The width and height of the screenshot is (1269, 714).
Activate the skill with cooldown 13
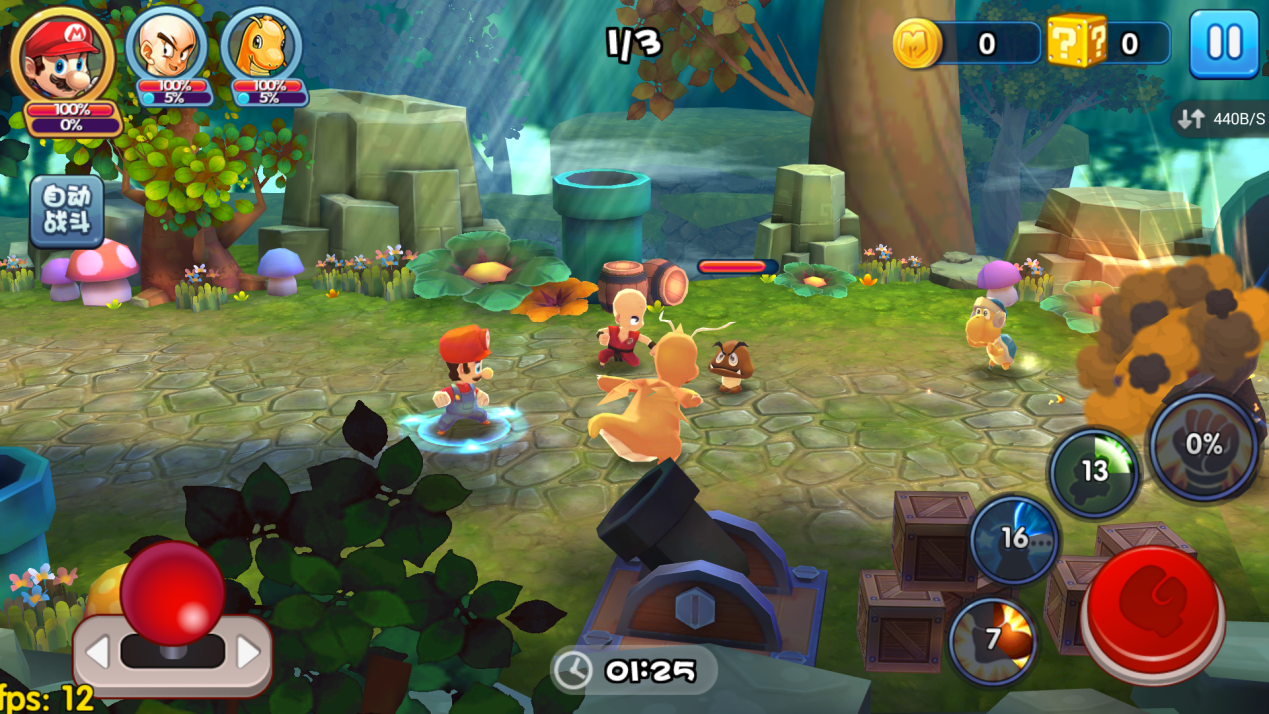click(1094, 472)
